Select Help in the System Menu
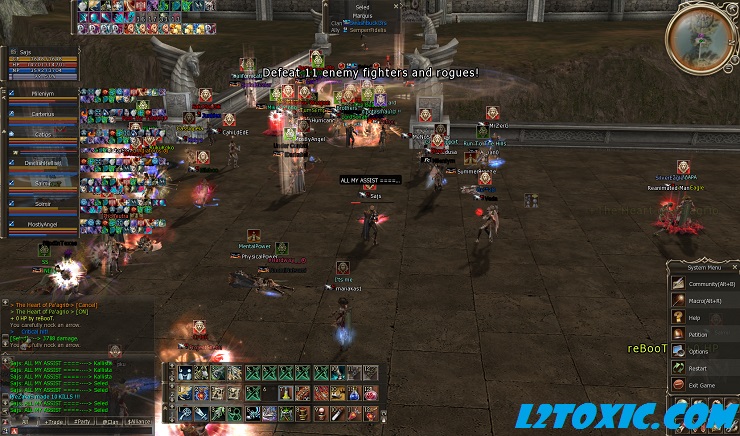Screen dimensions: 740x436 [694, 318]
